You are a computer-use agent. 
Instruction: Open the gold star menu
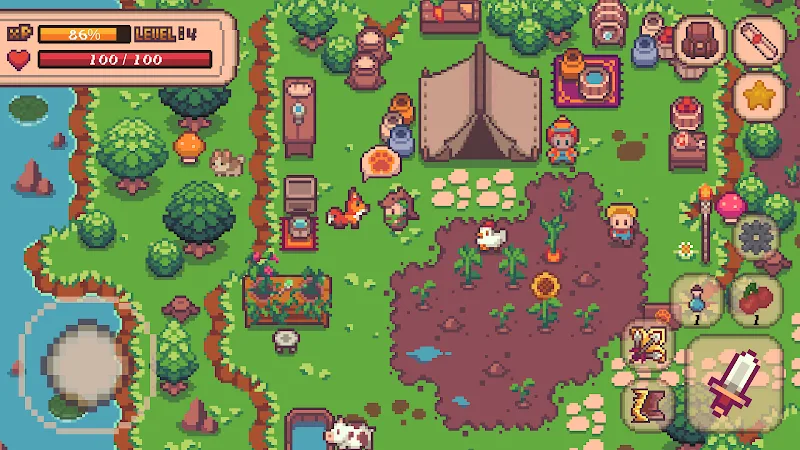click(759, 97)
